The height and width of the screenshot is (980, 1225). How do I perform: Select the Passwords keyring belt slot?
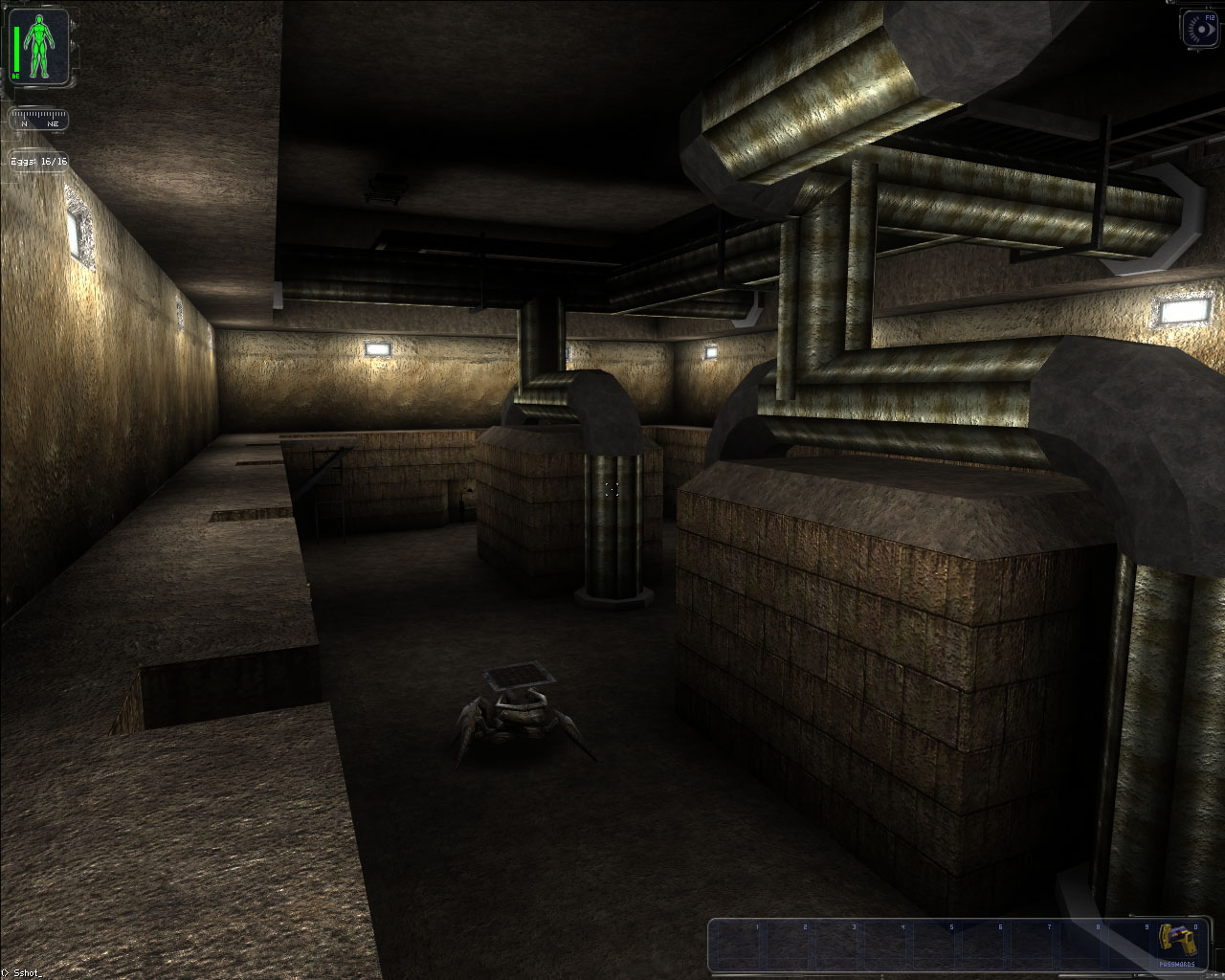coord(1176,945)
